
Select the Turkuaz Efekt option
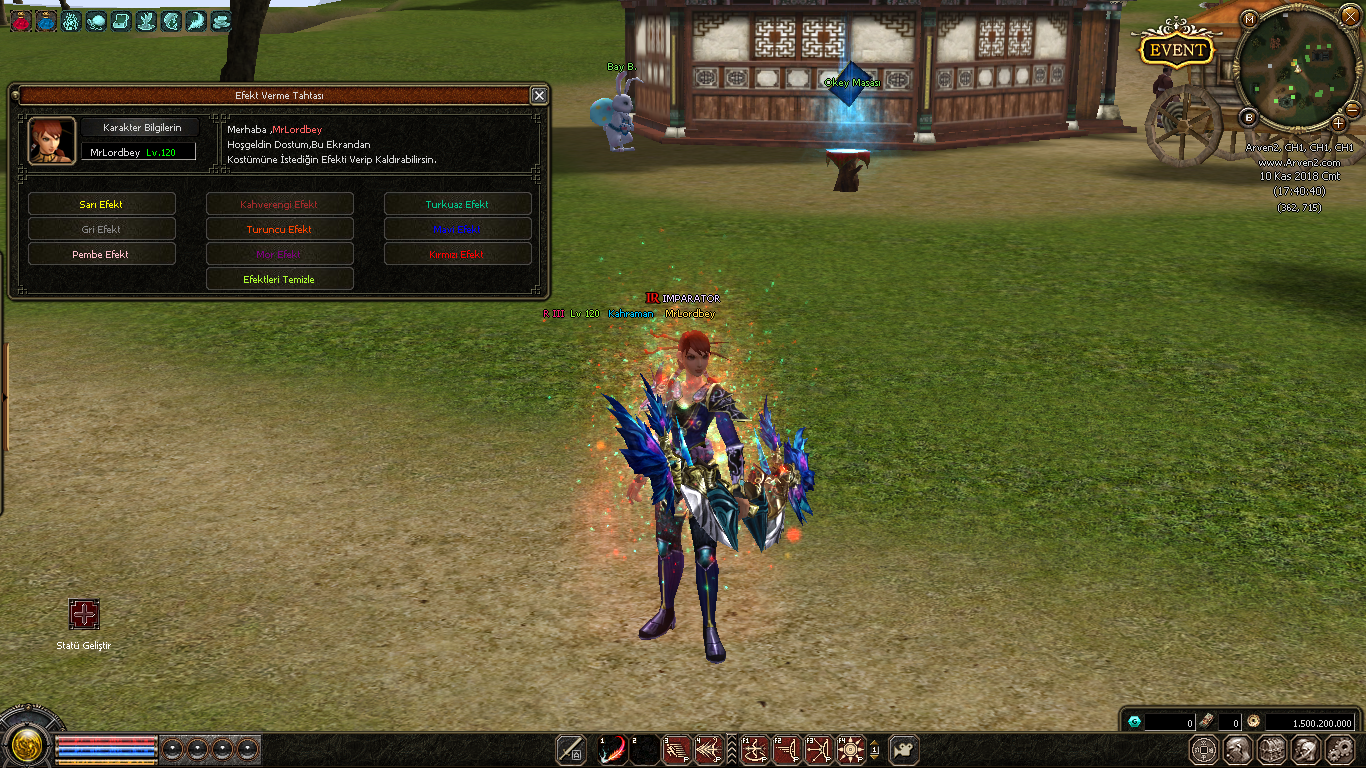tap(458, 204)
